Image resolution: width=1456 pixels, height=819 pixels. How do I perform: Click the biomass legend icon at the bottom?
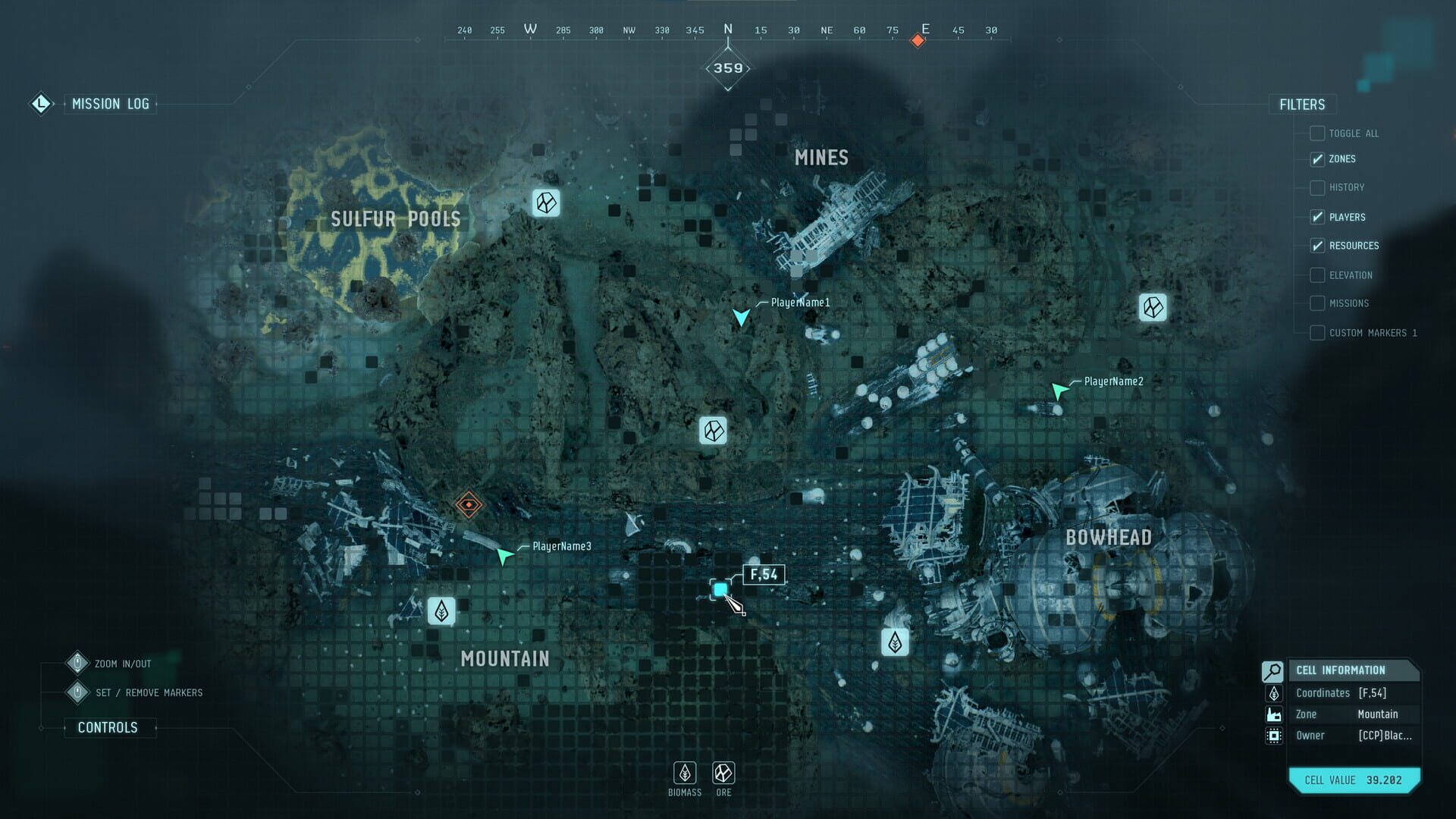coord(684,774)
